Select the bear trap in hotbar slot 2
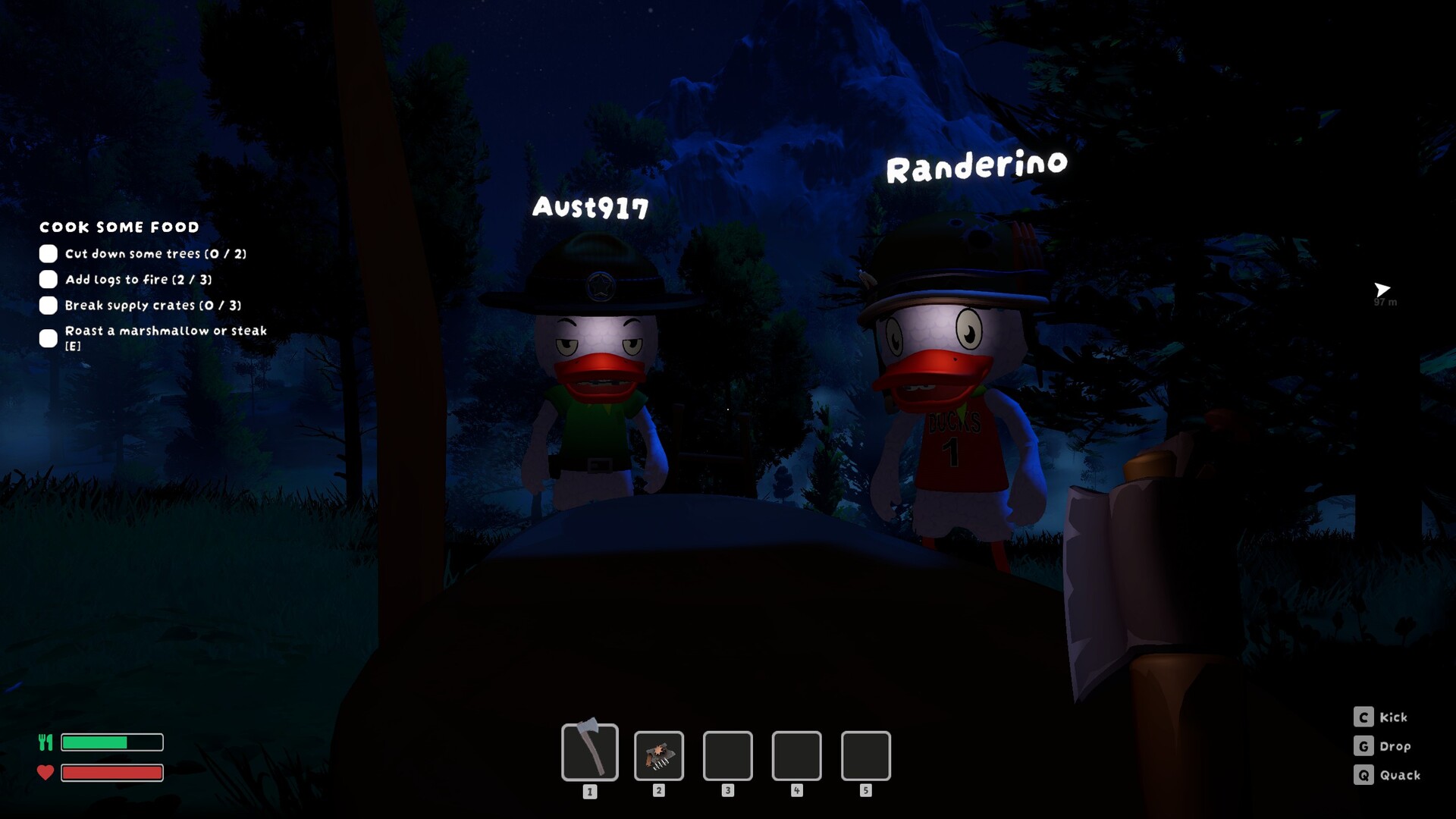Screen dimensions: 1456x819 pos(659,756)
